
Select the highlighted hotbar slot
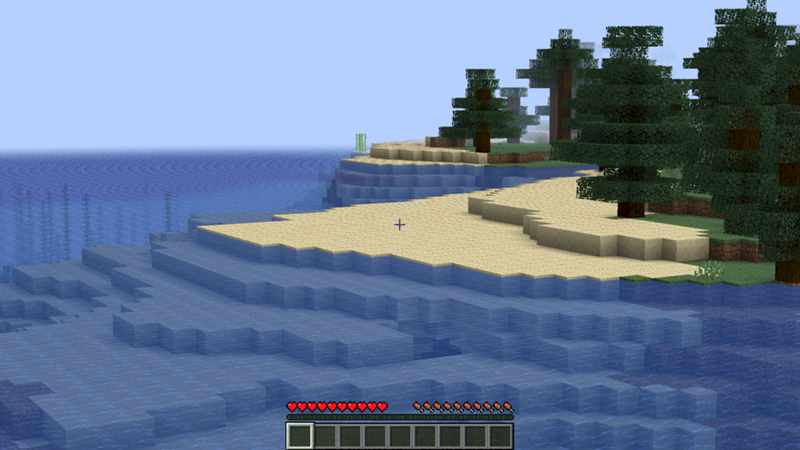point(300,436)
